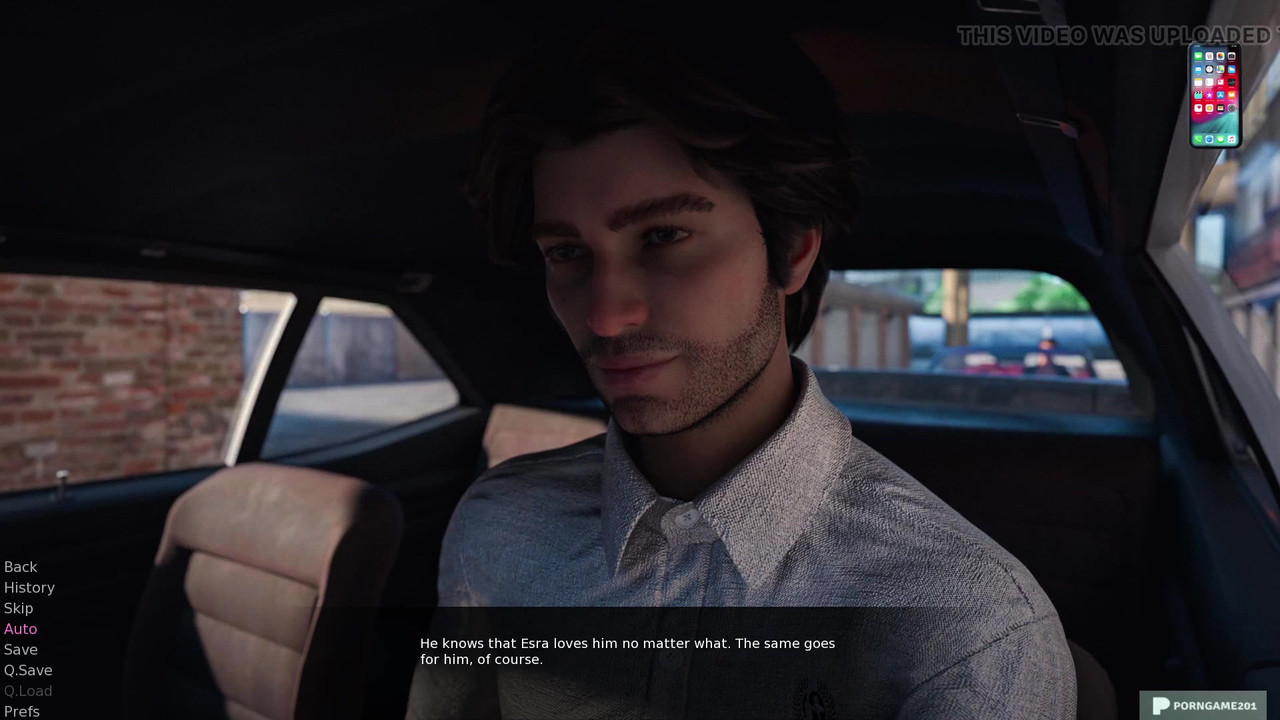Quick save with Q.Save
Image resolution: width=1280 pixels, height=720 pixels.
[28, 670]
